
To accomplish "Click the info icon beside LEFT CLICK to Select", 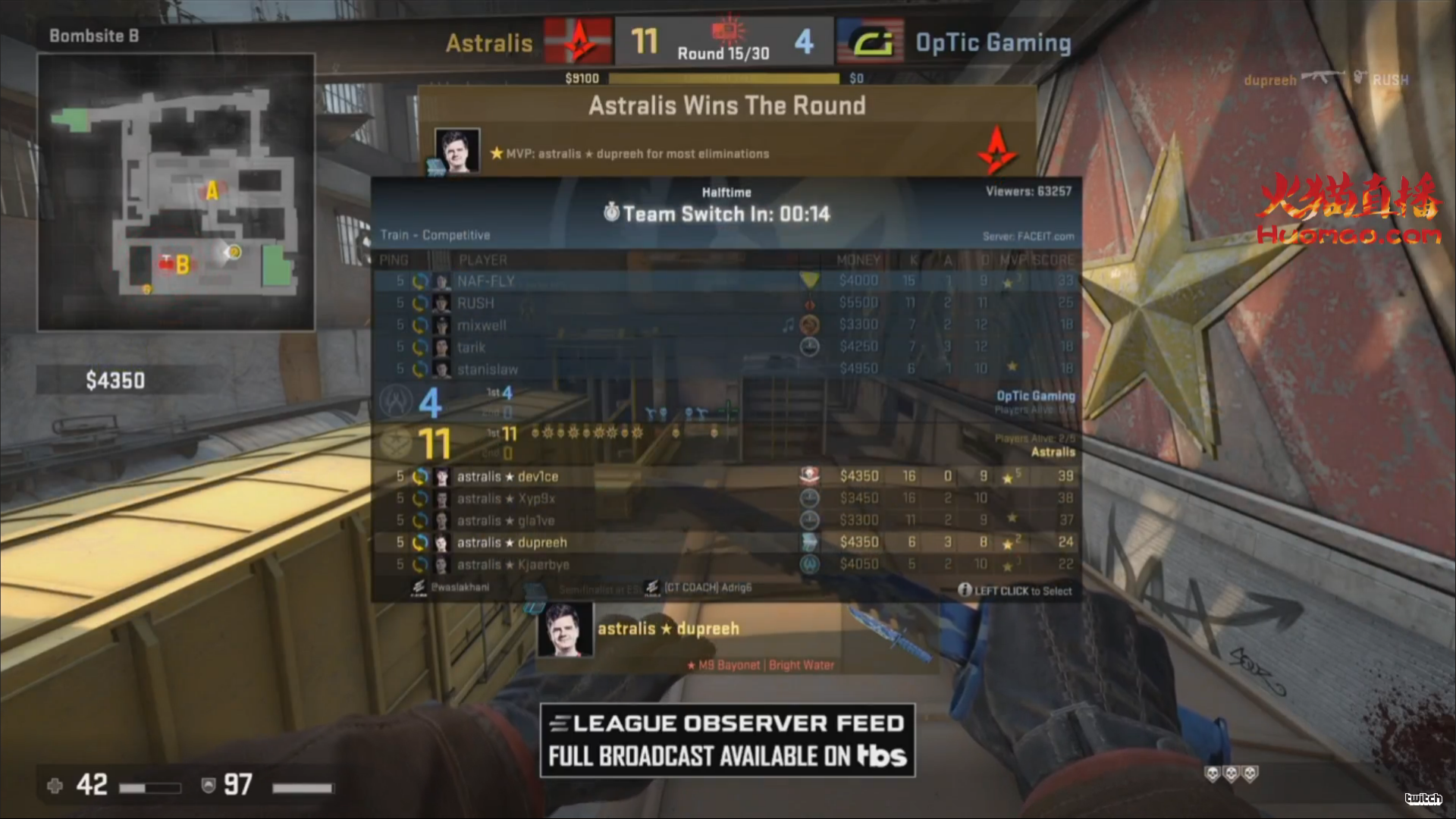I will [x=965, y=591].
